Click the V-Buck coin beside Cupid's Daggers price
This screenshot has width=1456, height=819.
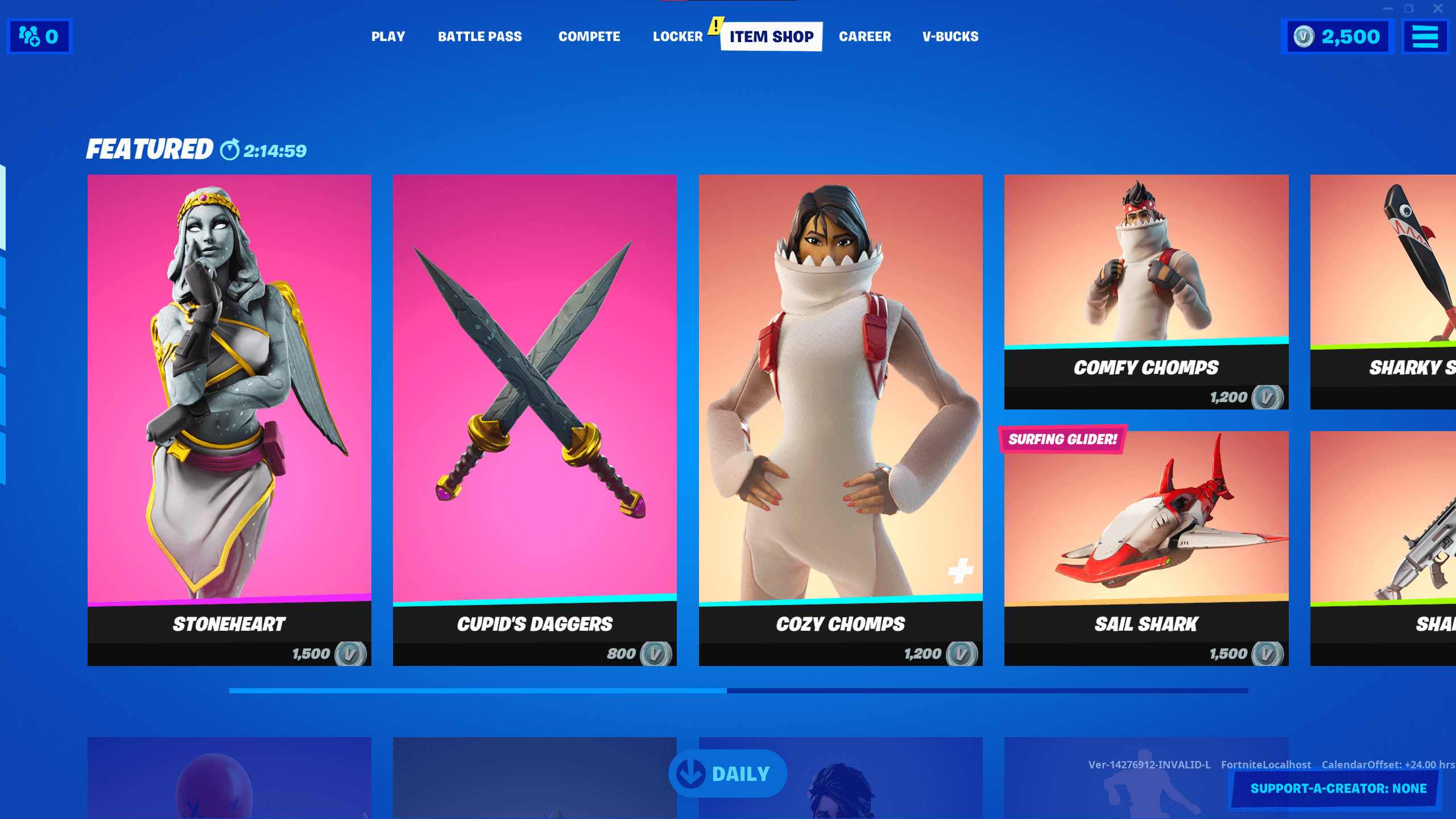pos(655,654)
